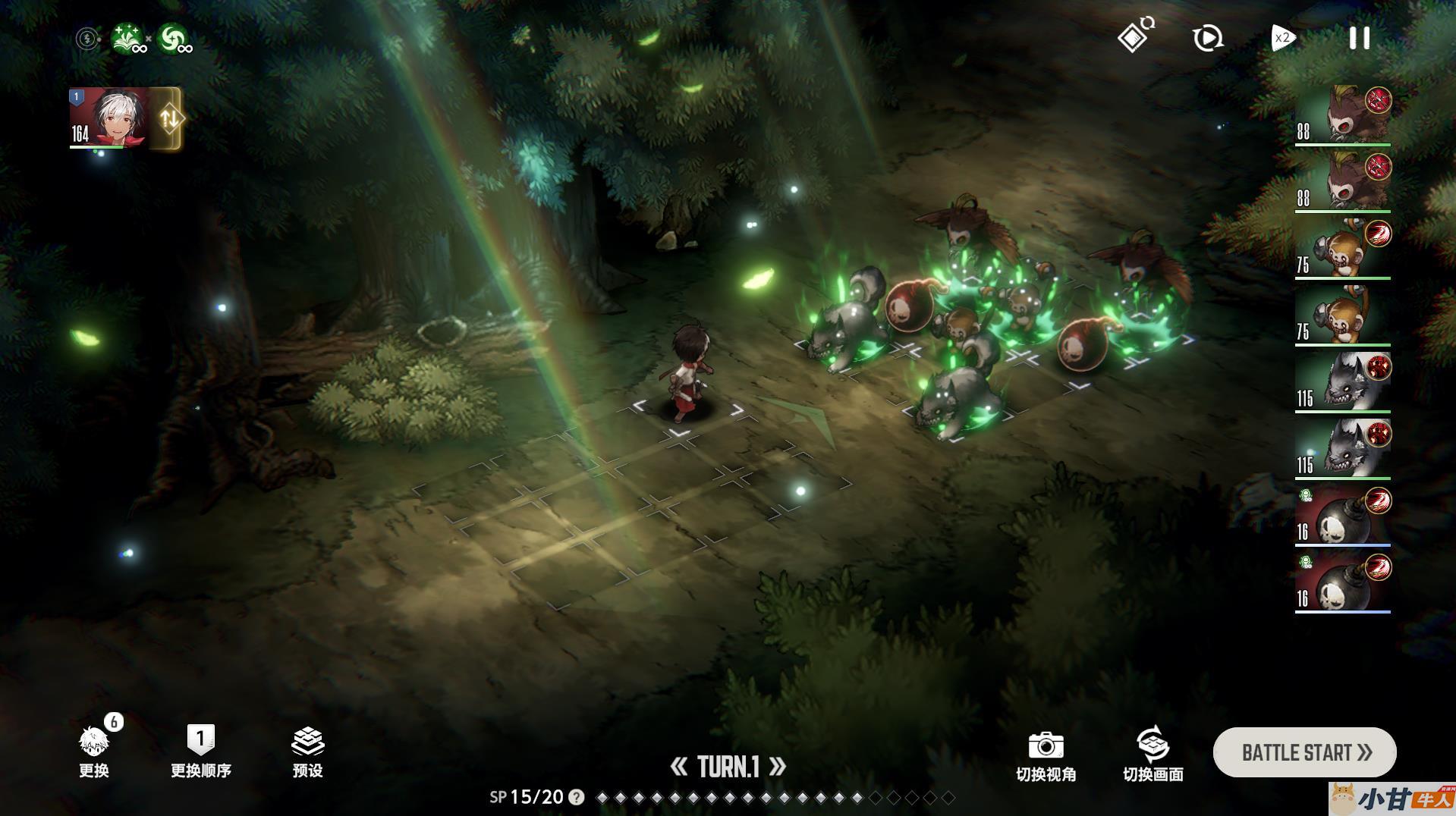
Task: Switch camera angle with 切换视角
Action: [x=1046, y=755]
